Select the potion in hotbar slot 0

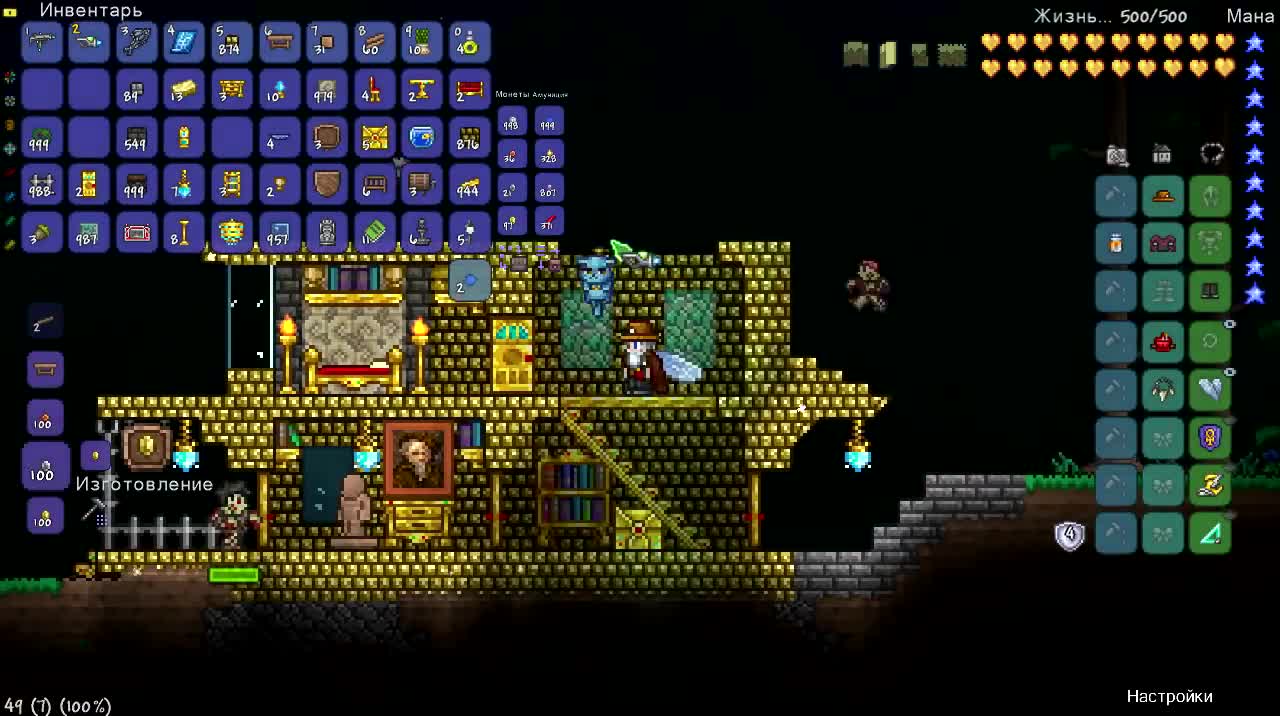(x=469, y=42)
